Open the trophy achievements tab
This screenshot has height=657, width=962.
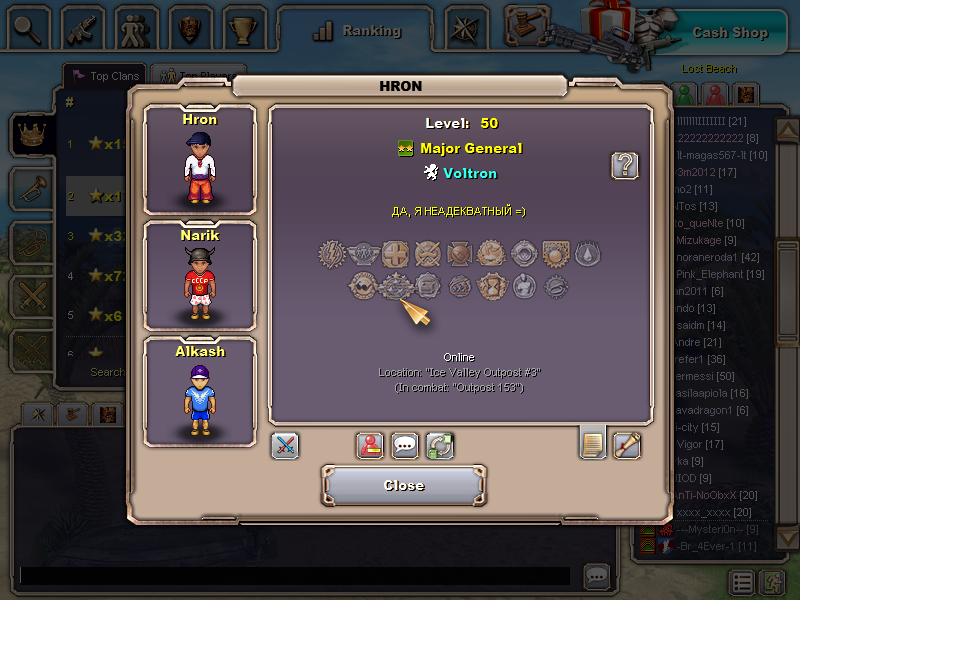point(243,30)
